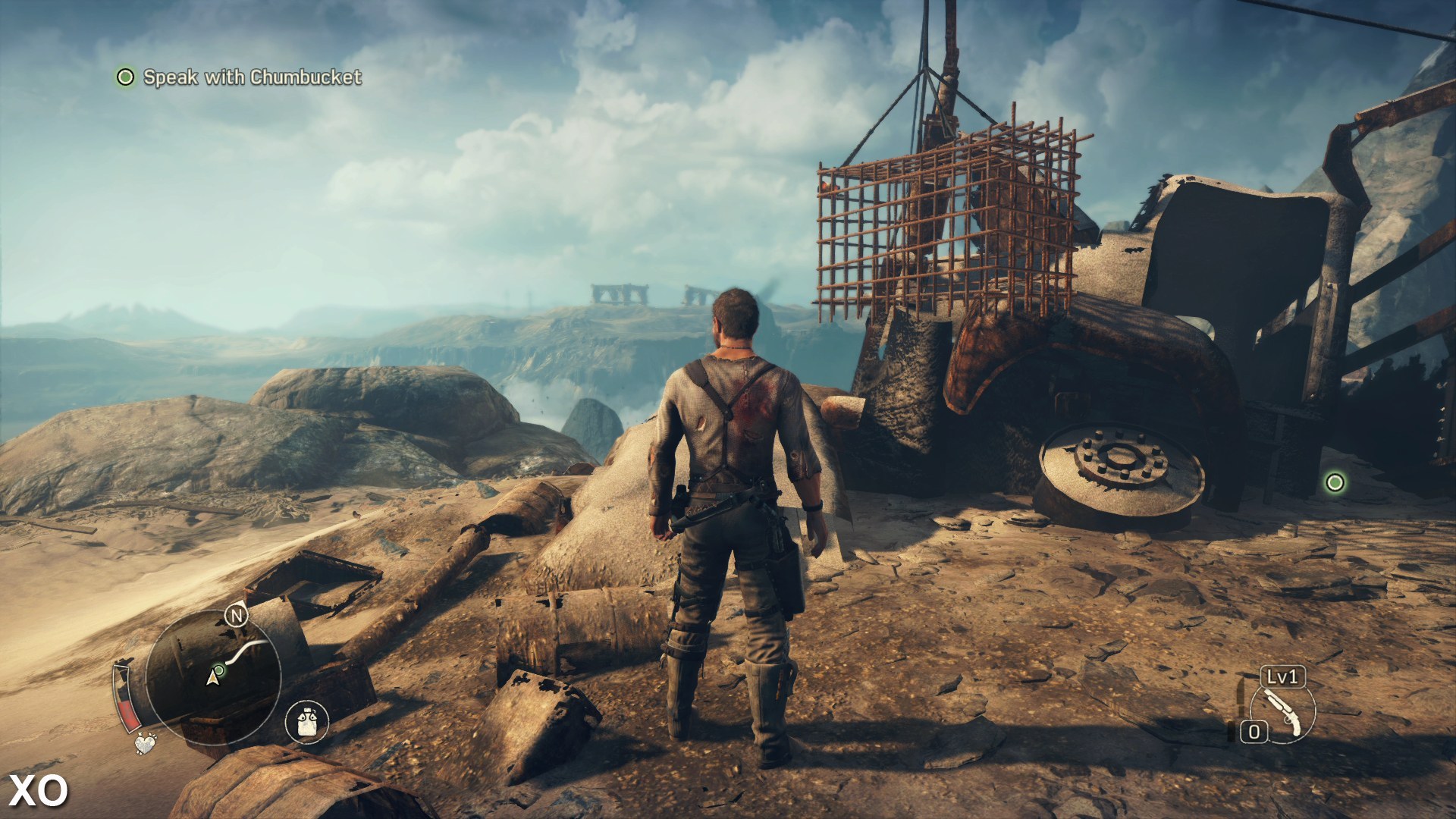
Task: Click the north compass marker on minimap
Action: point(237,616)
